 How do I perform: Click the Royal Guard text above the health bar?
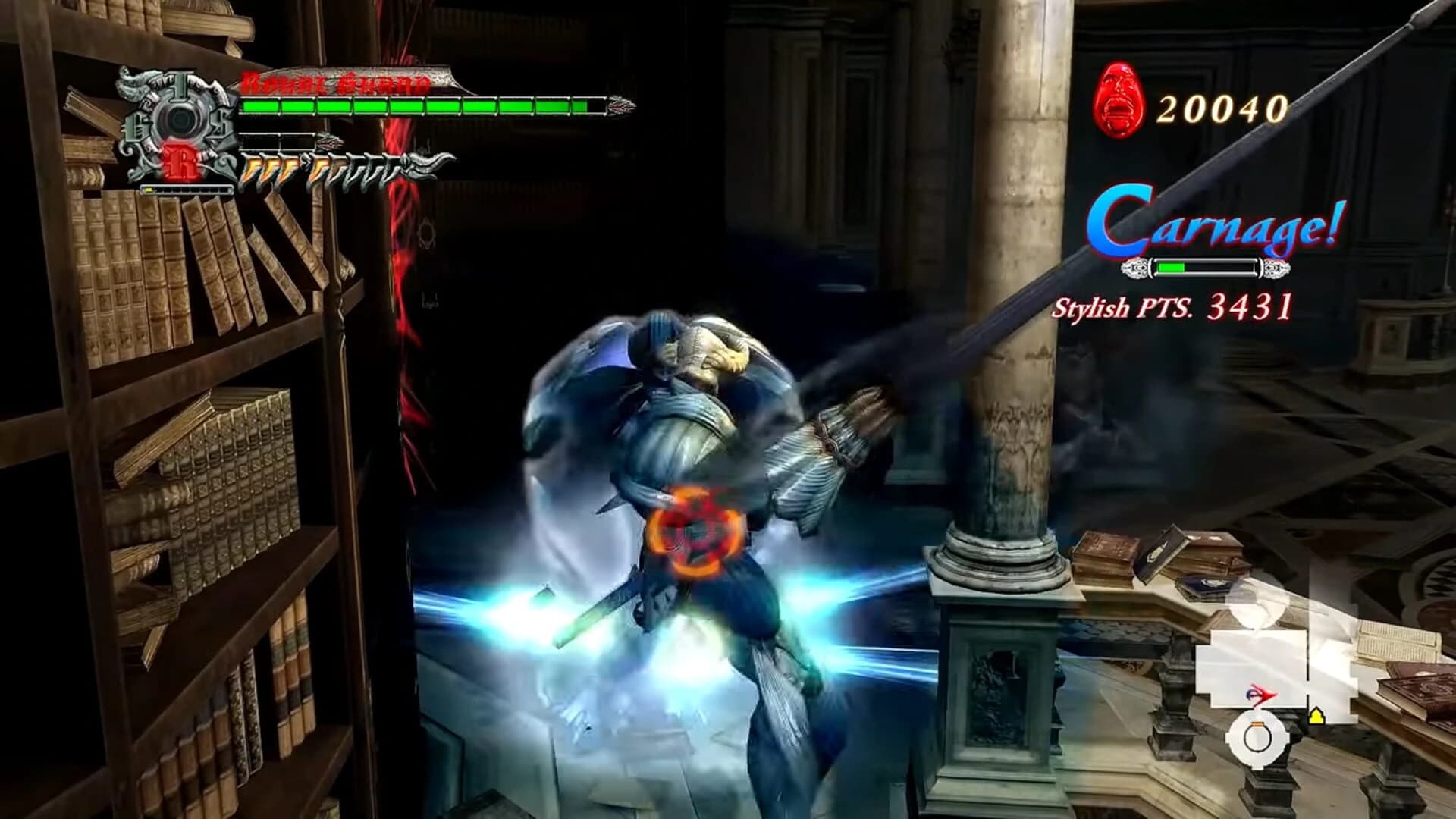click(334, 83)
